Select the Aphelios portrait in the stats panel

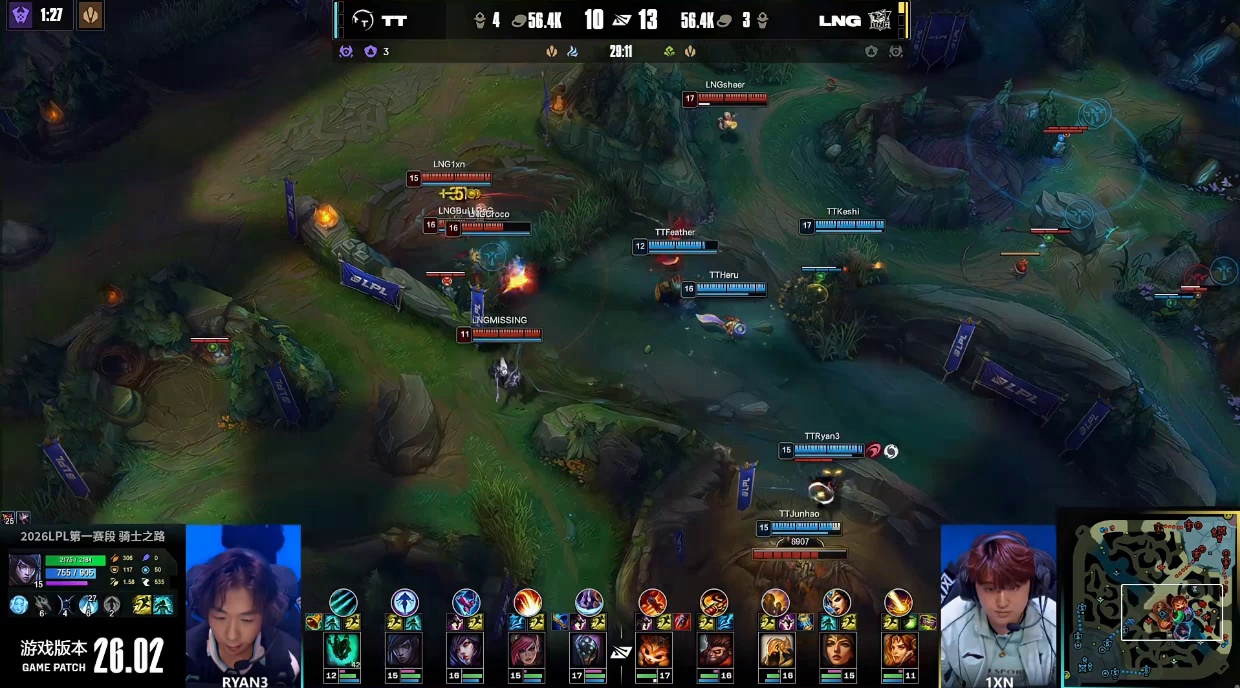click(24, 569)
